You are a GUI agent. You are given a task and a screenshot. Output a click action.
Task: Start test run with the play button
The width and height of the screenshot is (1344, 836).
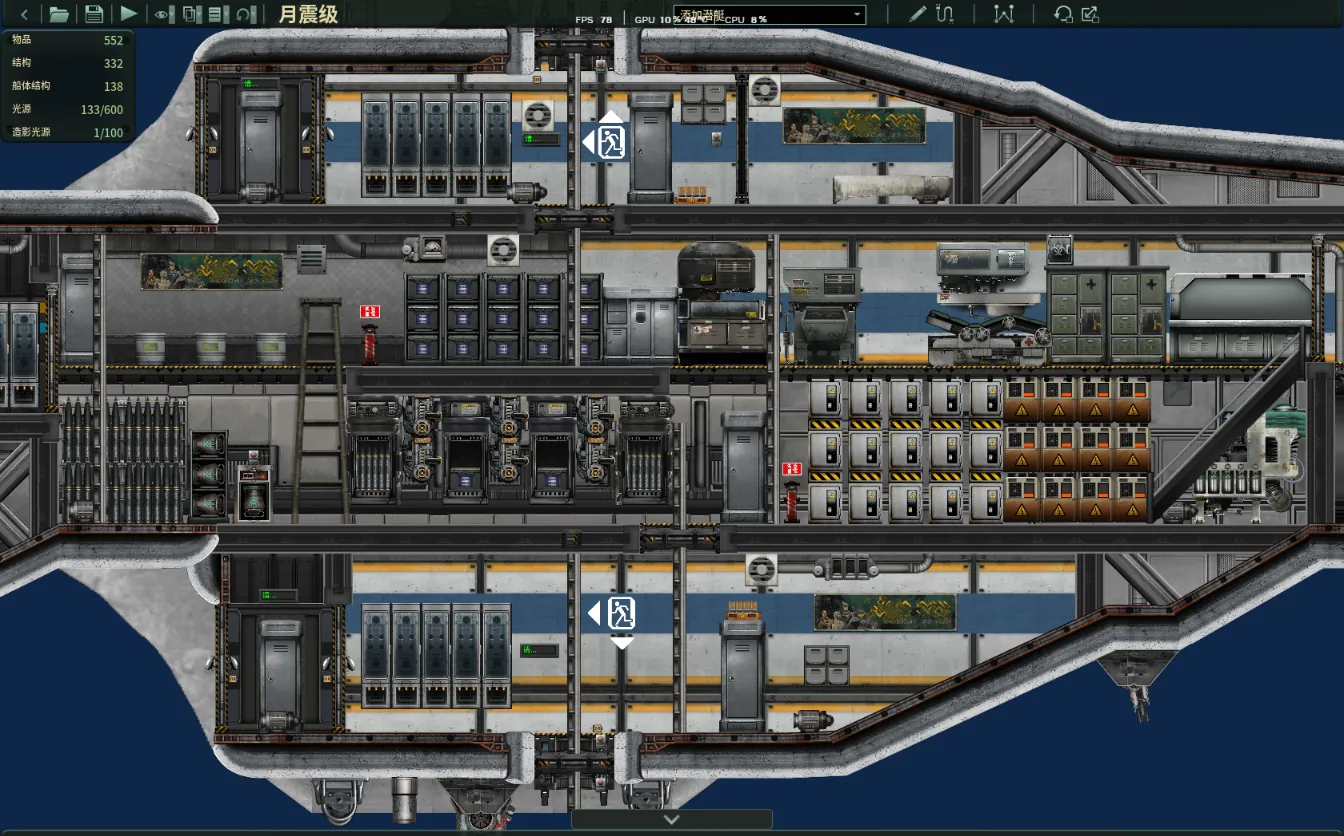[129, 14]
